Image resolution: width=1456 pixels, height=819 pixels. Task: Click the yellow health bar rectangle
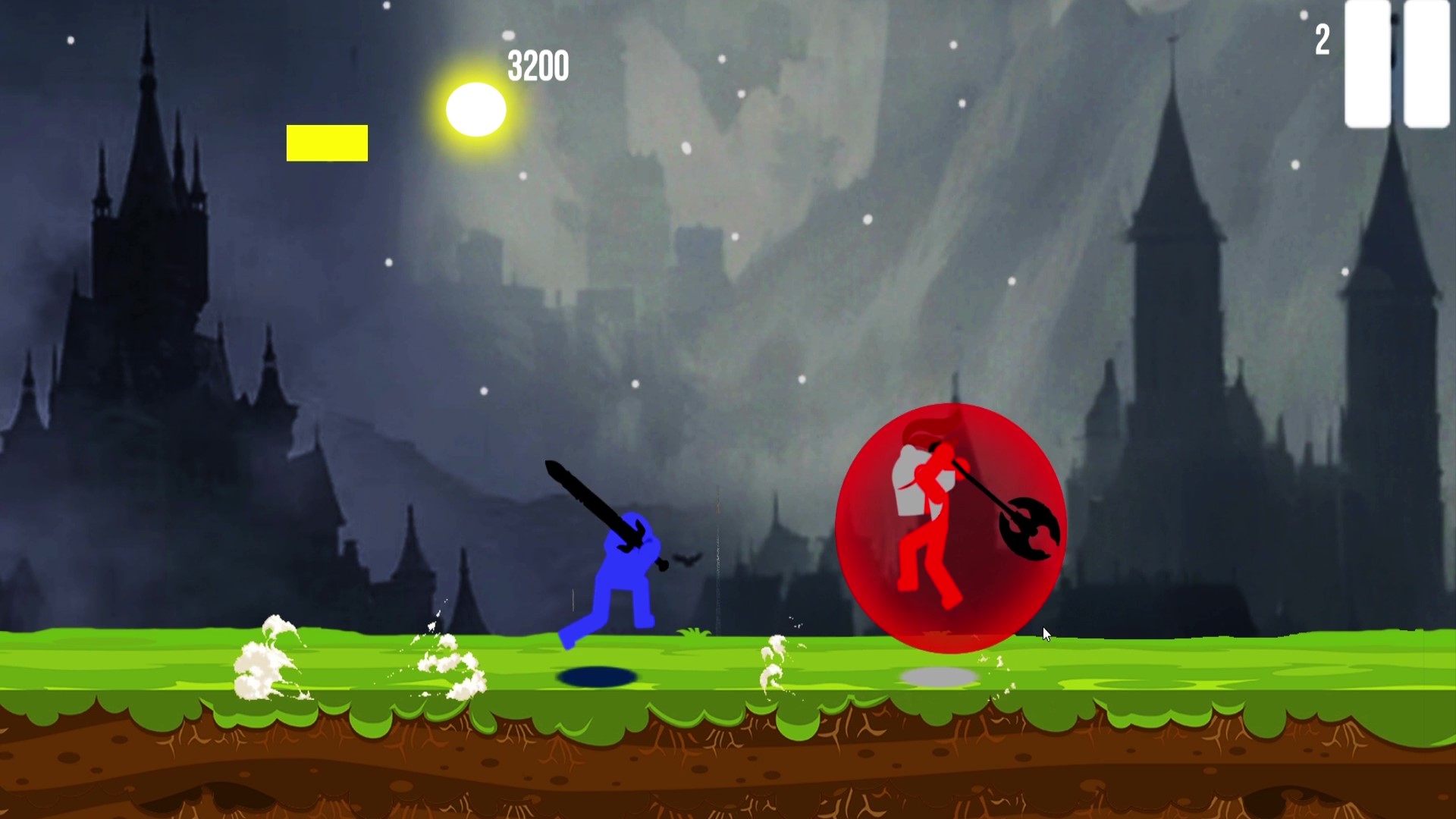[327, 143]
